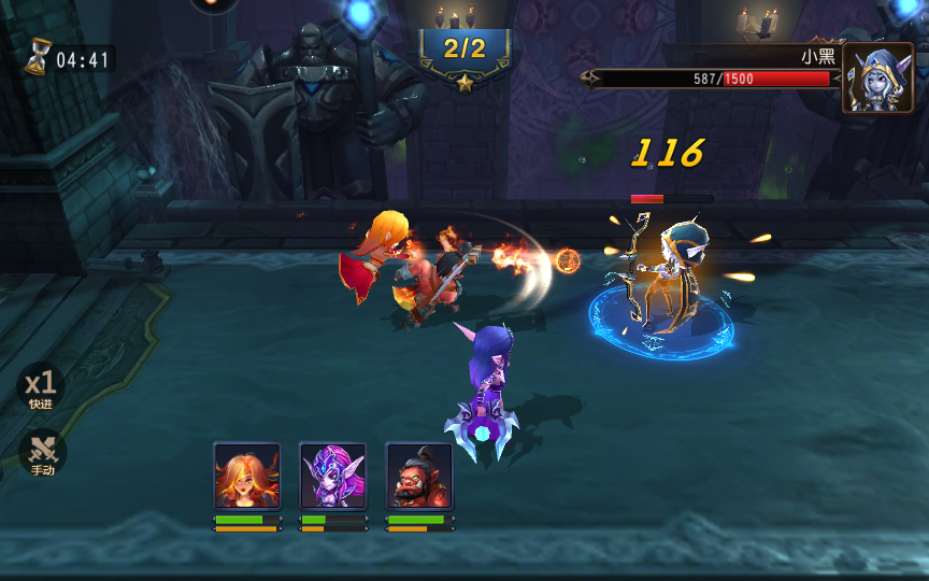Toggle the x1 fast-forward speed button

coord(41,386)
